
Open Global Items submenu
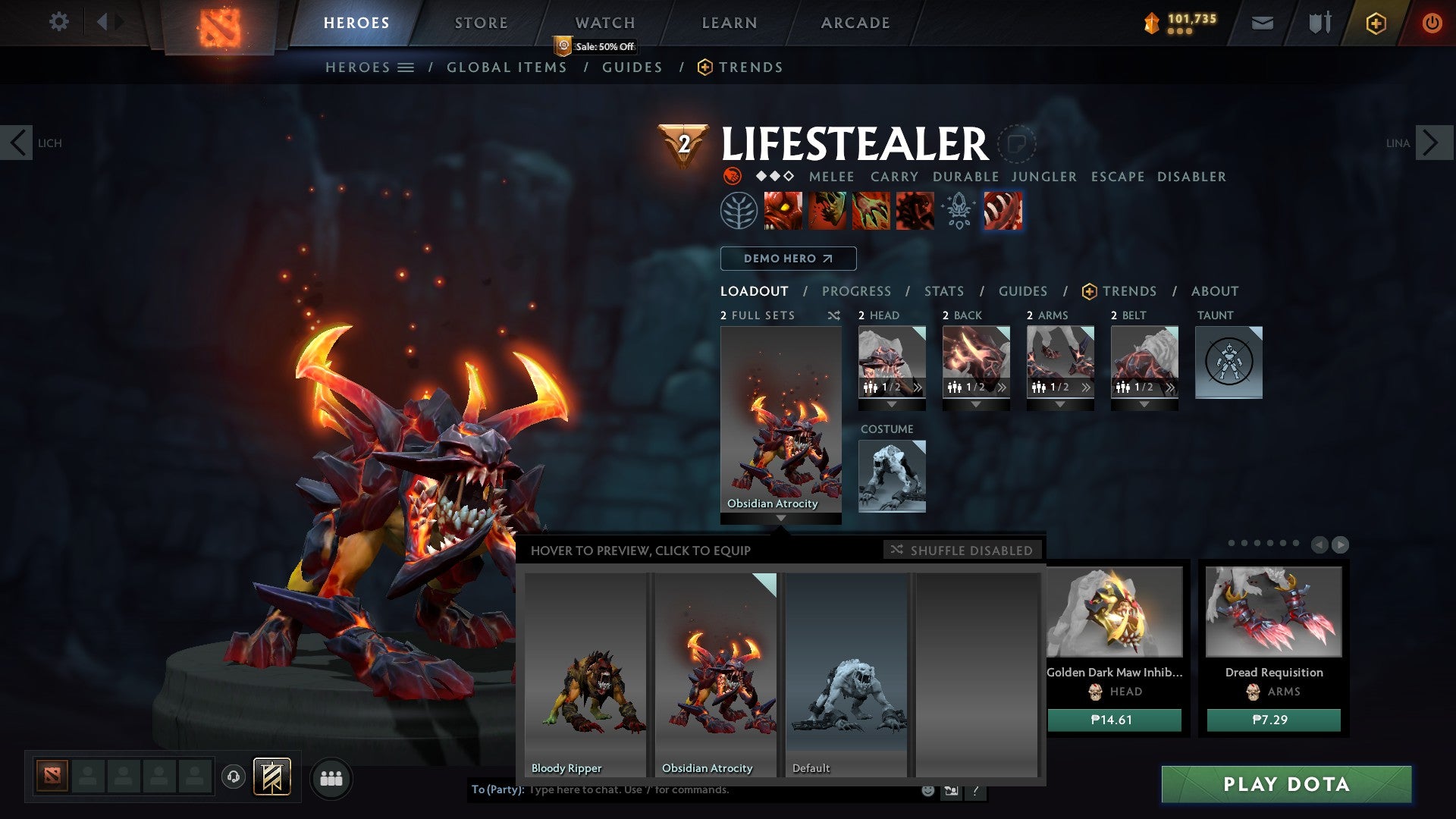click(x=507, y=67)
